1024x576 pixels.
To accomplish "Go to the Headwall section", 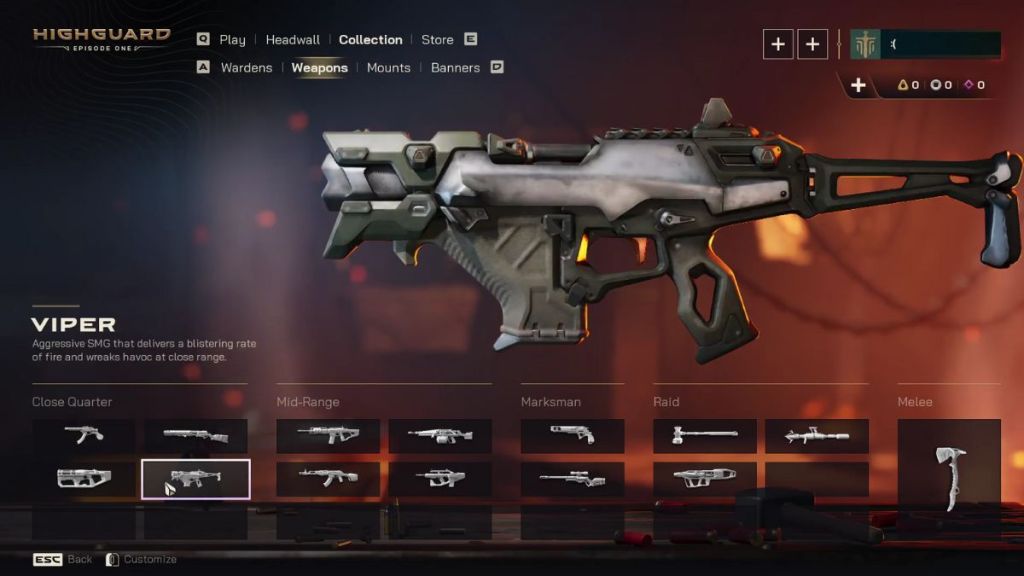I will 292,40.
